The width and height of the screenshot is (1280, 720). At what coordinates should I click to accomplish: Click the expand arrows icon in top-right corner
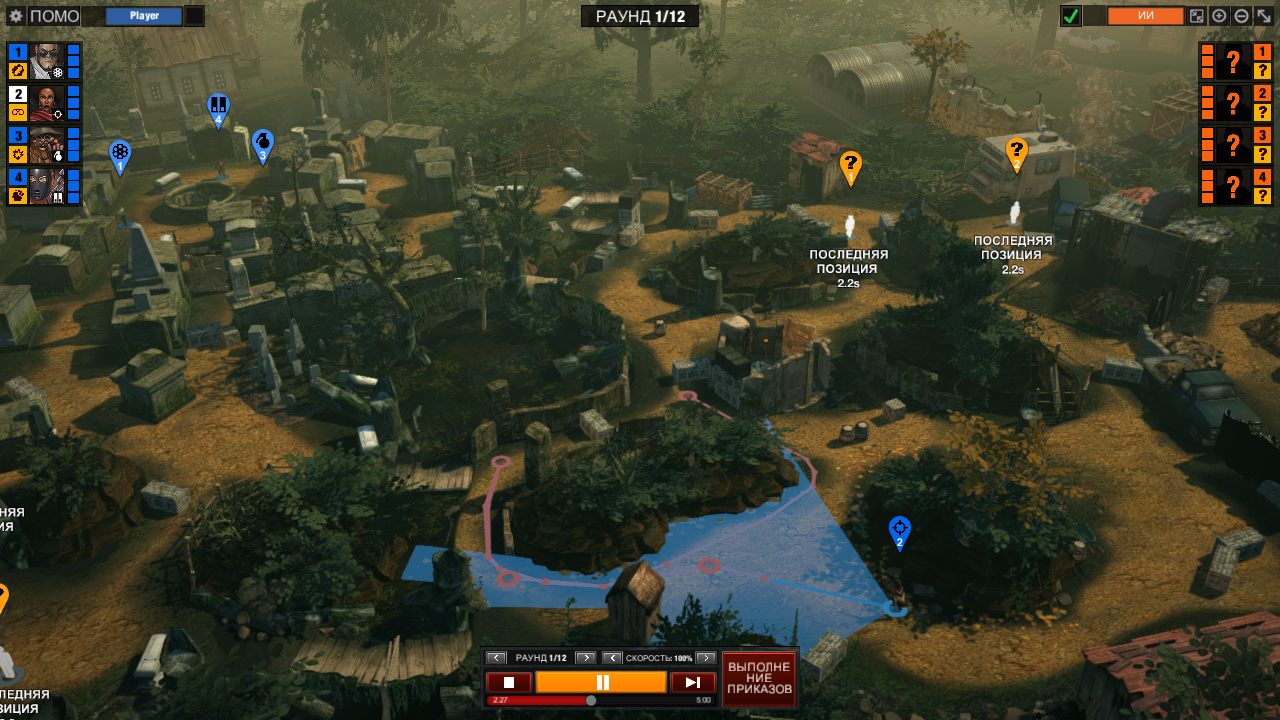click(1262, 15)
